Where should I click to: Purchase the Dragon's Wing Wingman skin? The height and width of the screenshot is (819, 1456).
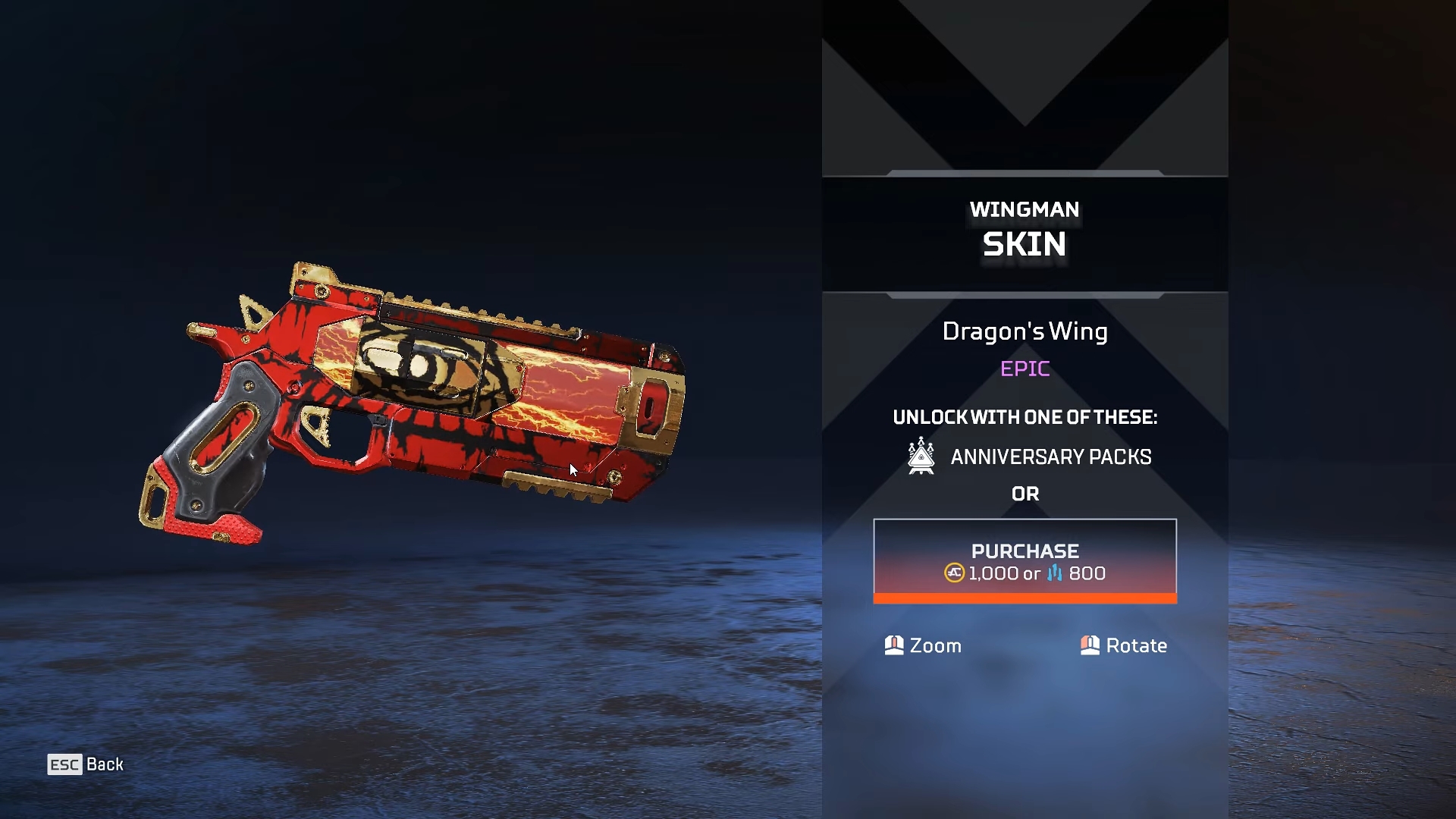point(1025,561)
